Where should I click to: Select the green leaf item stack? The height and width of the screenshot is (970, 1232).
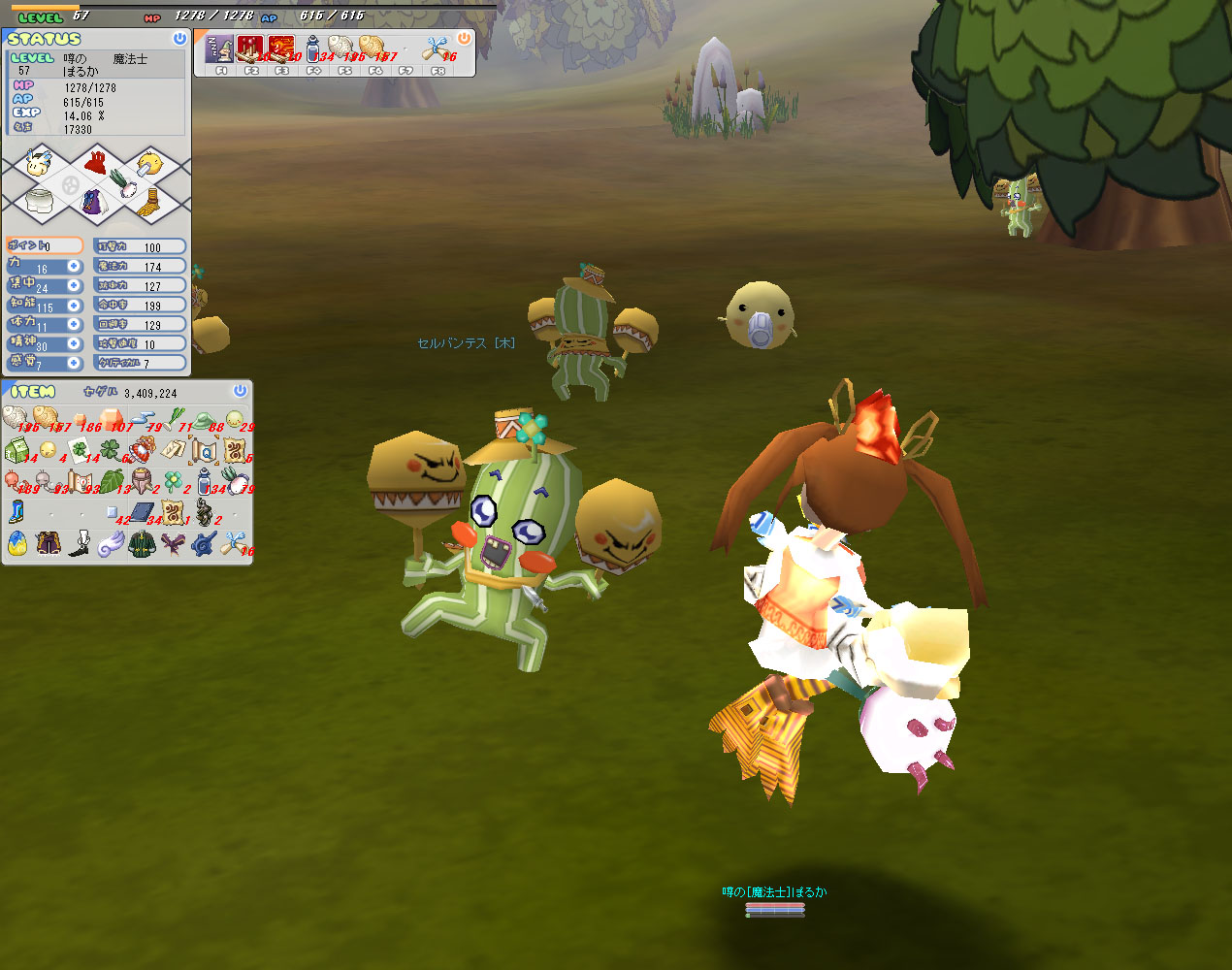tap(111, 481)
